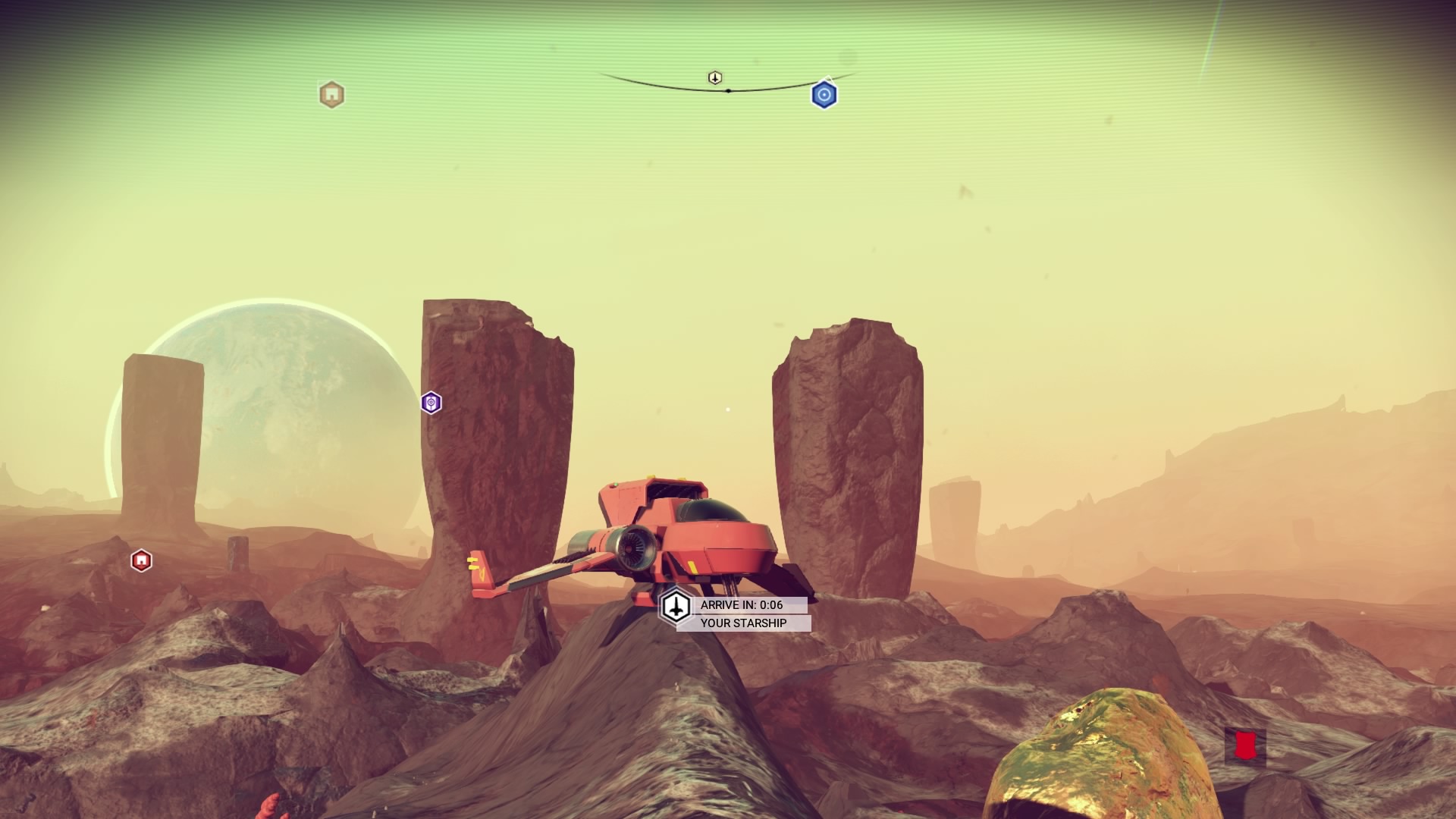Click the Your Starship hexagon marker
This screenshot has height=819, width=1456.
(675, 606)
